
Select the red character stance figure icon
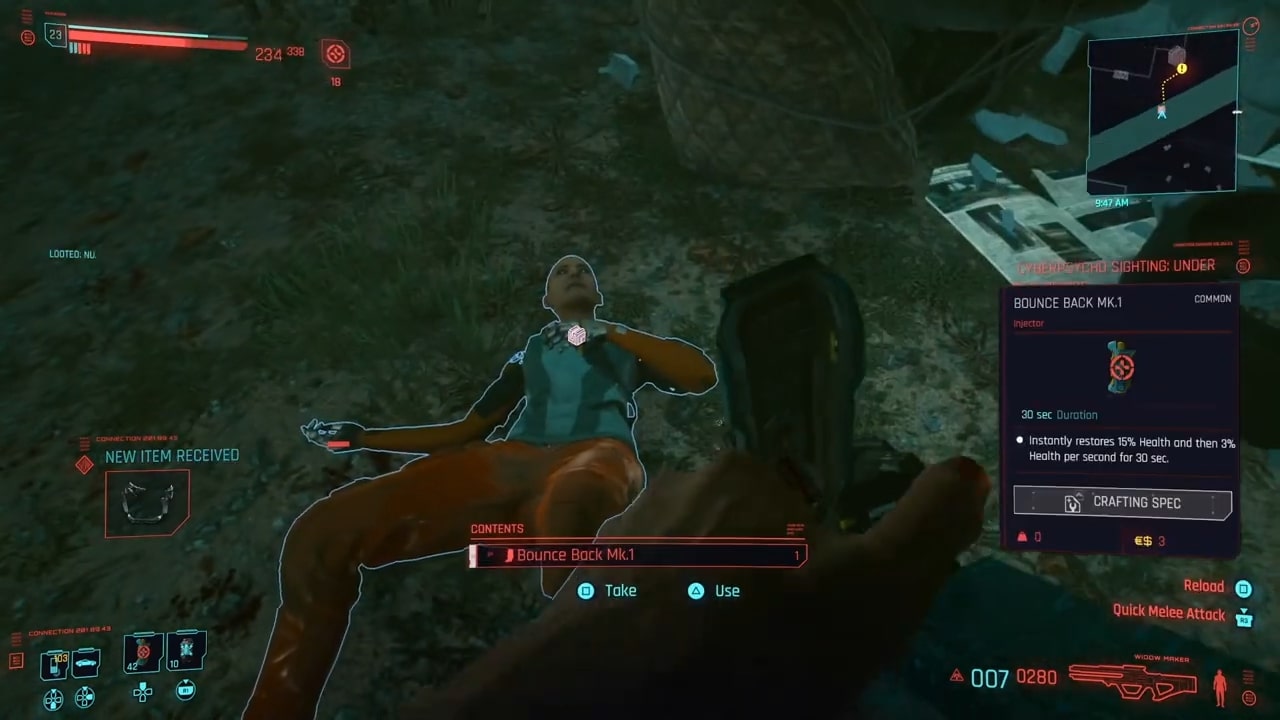pyautogui.click(x=1220, y=686)
